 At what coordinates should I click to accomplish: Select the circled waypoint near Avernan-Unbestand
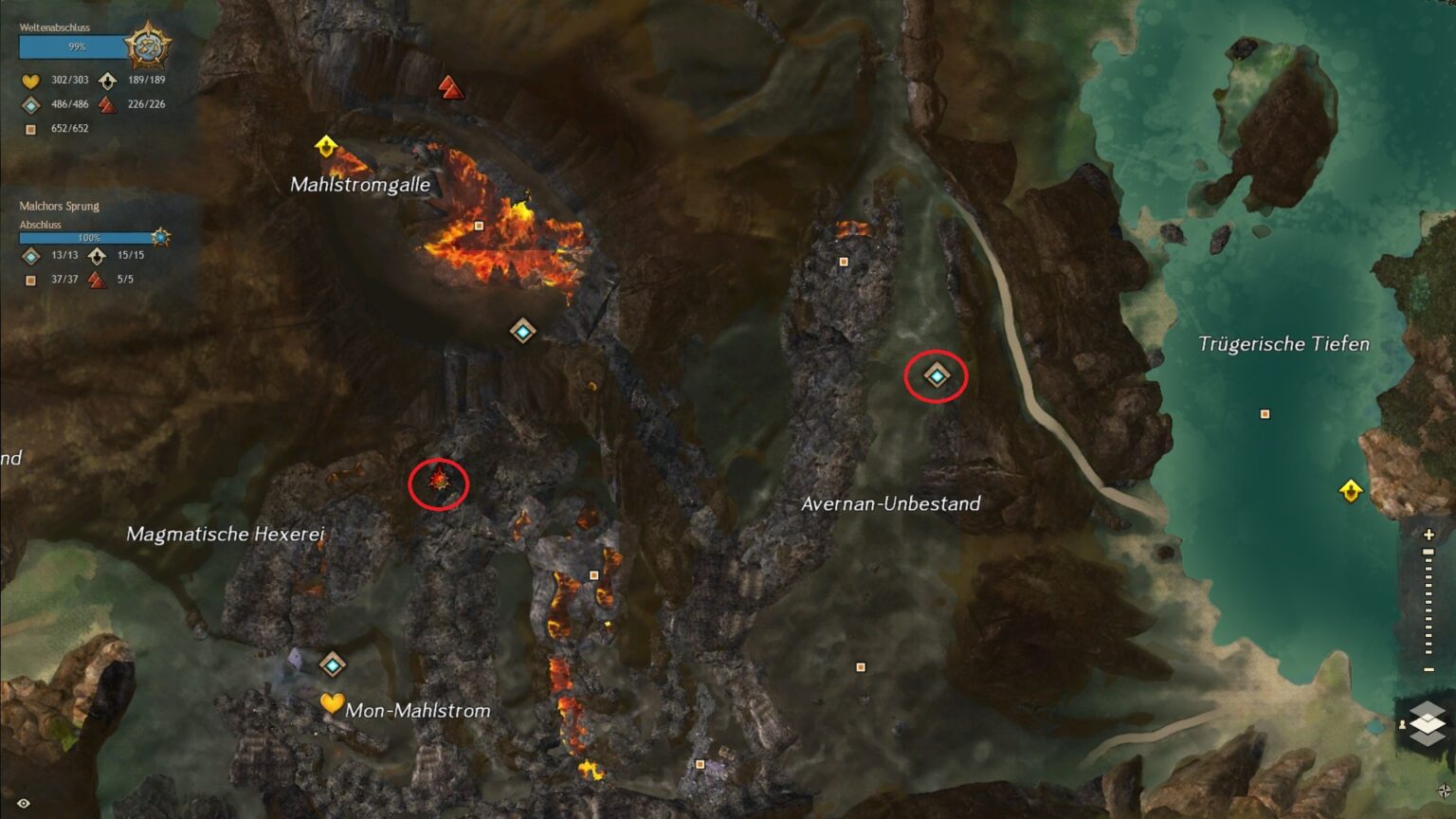coord(935,375)
